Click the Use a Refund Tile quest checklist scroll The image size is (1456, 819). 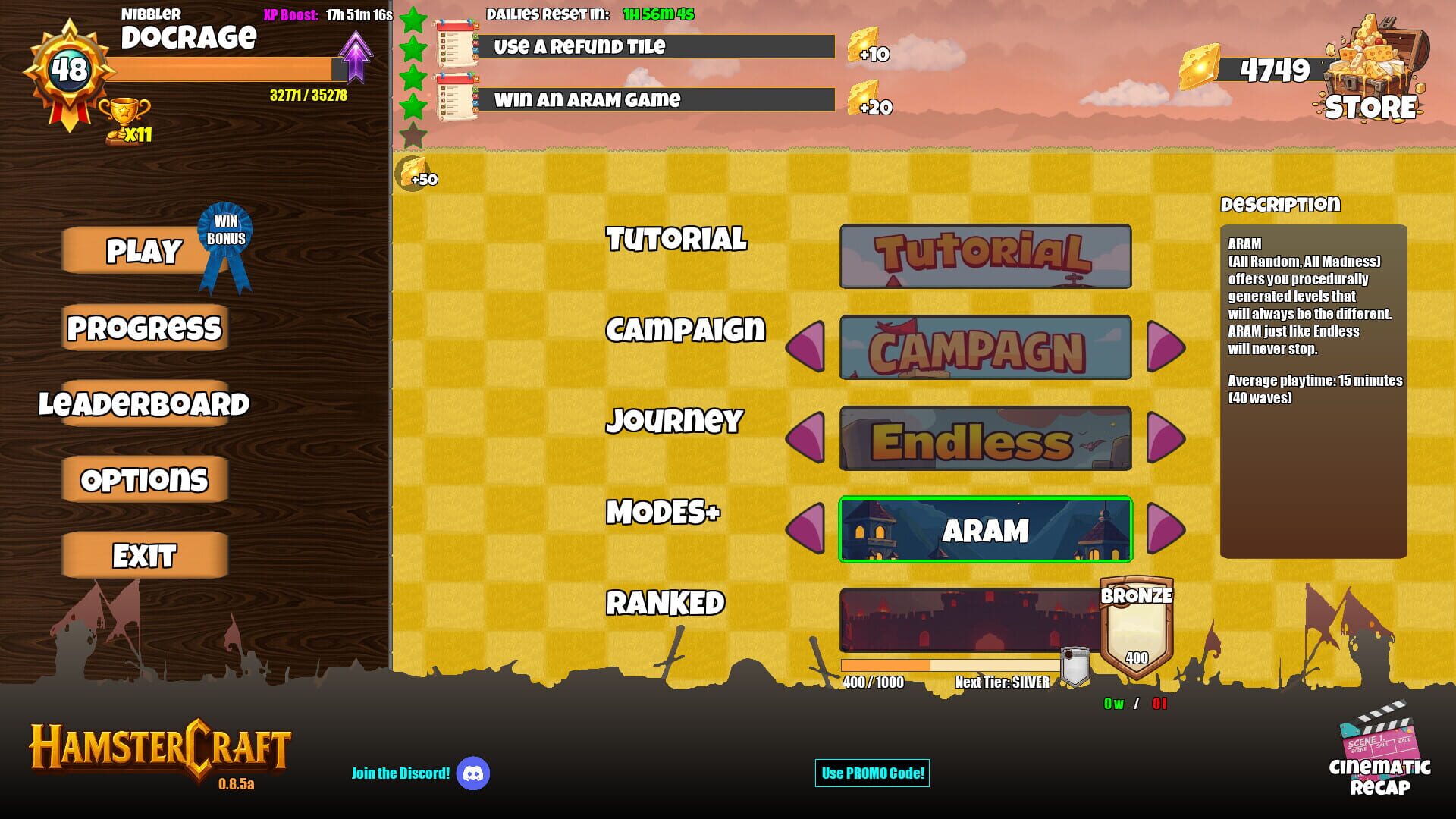click(453, 45)
